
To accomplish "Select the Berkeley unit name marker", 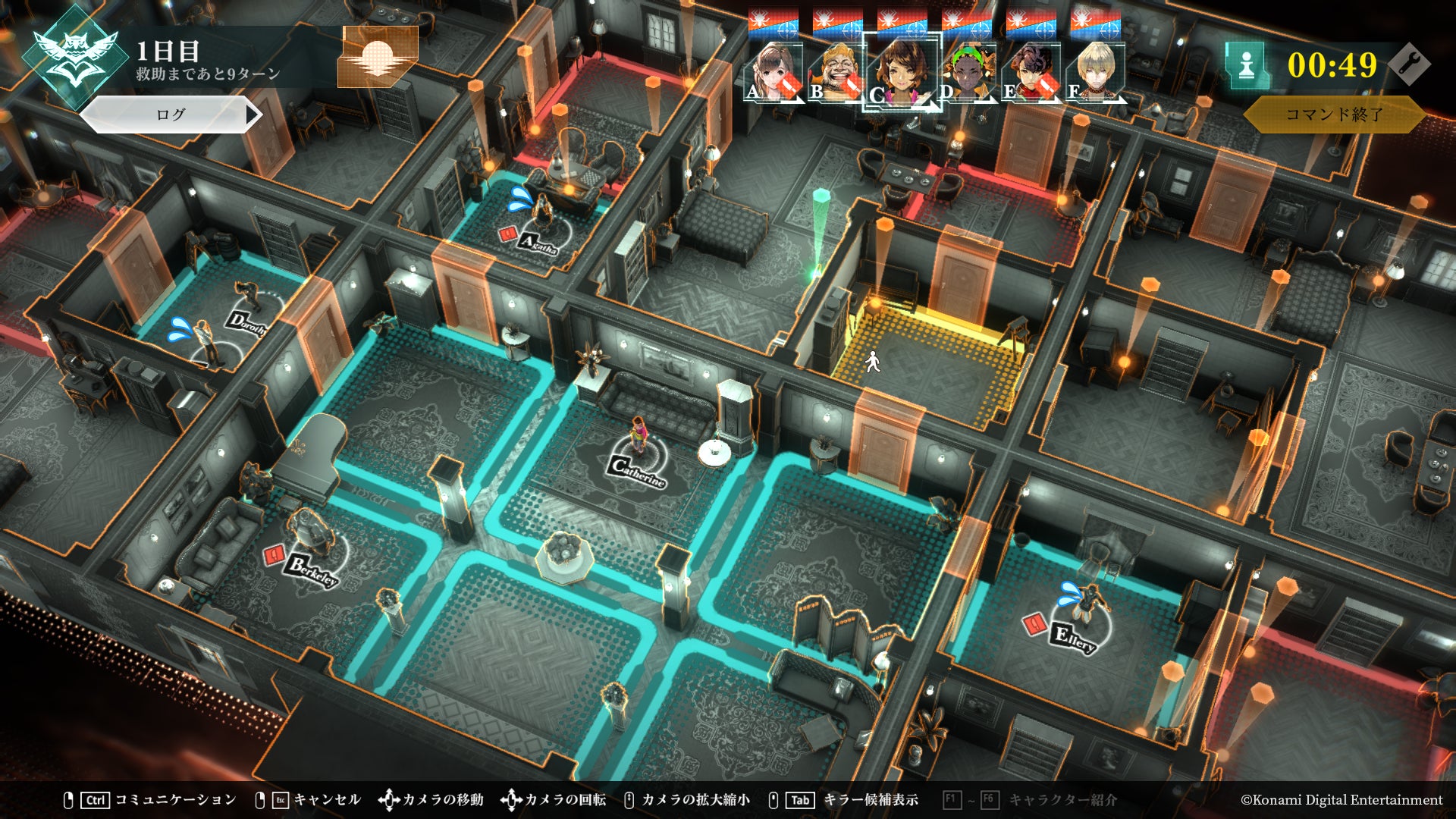I will click(312, 570).
